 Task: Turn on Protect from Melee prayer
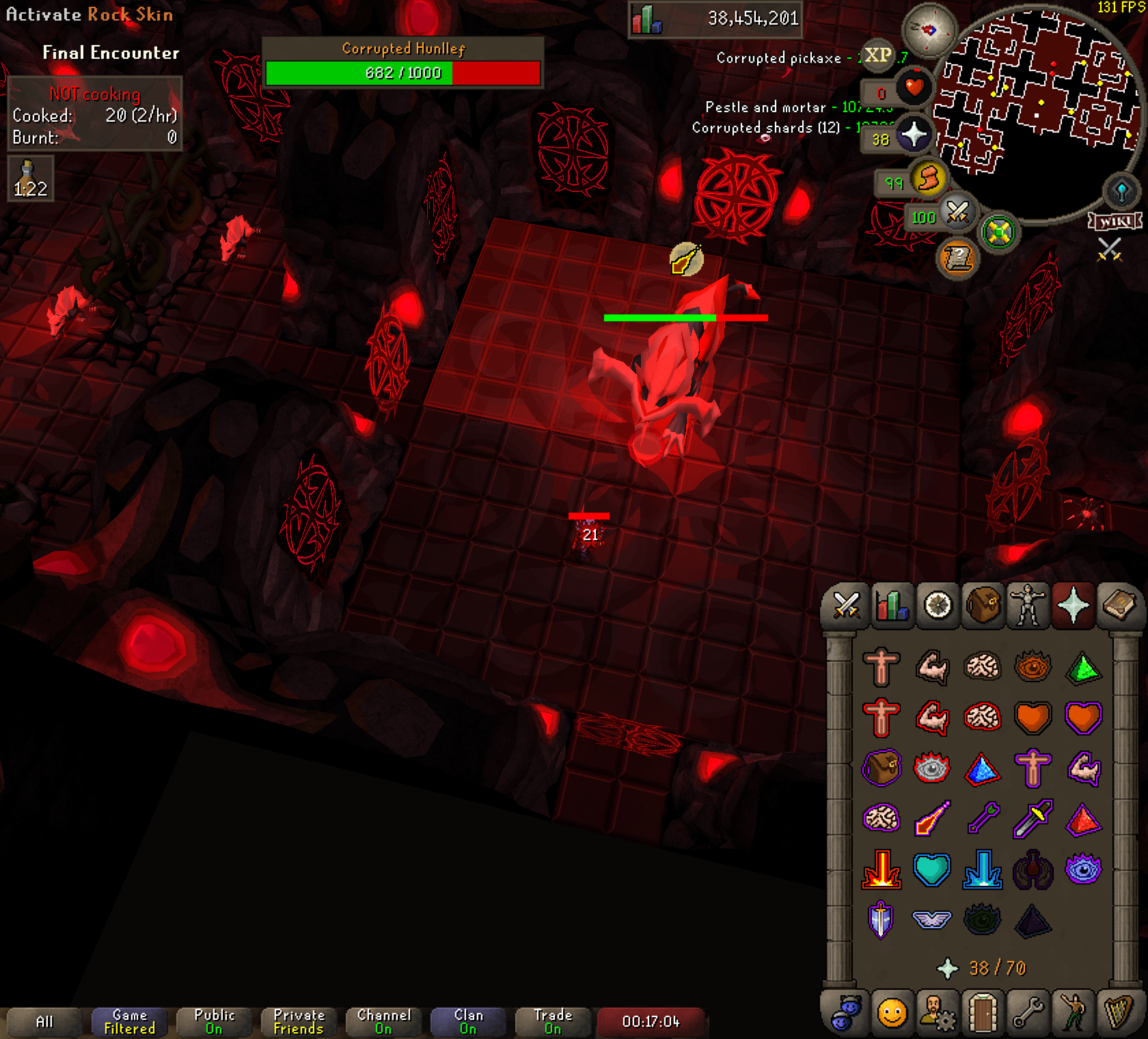coord(1033,819)
